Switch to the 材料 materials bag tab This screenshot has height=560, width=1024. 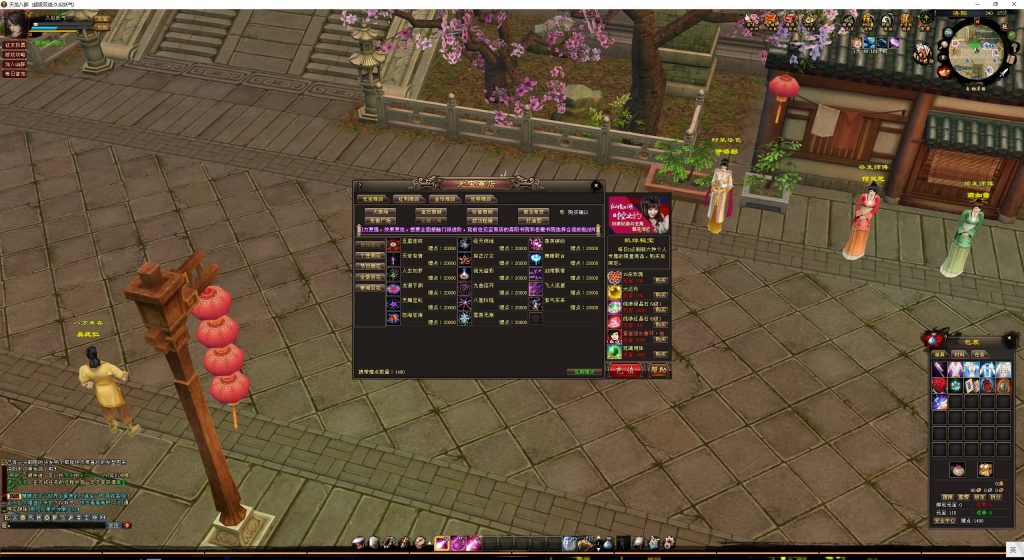coord(959,354)
